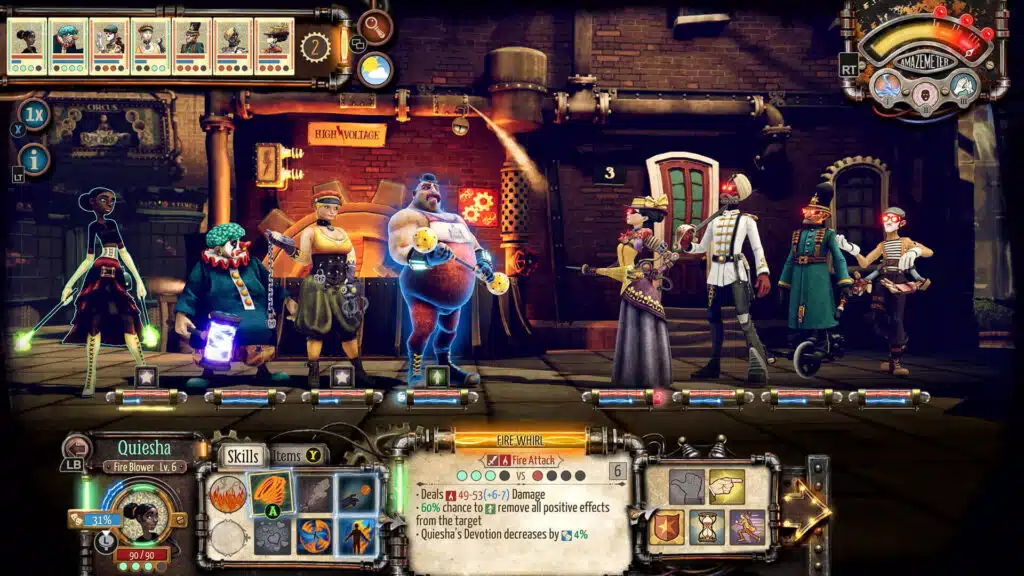Choose the flame circle skill
Viewport: 1024px width, 576px height.
pos(227,494)
